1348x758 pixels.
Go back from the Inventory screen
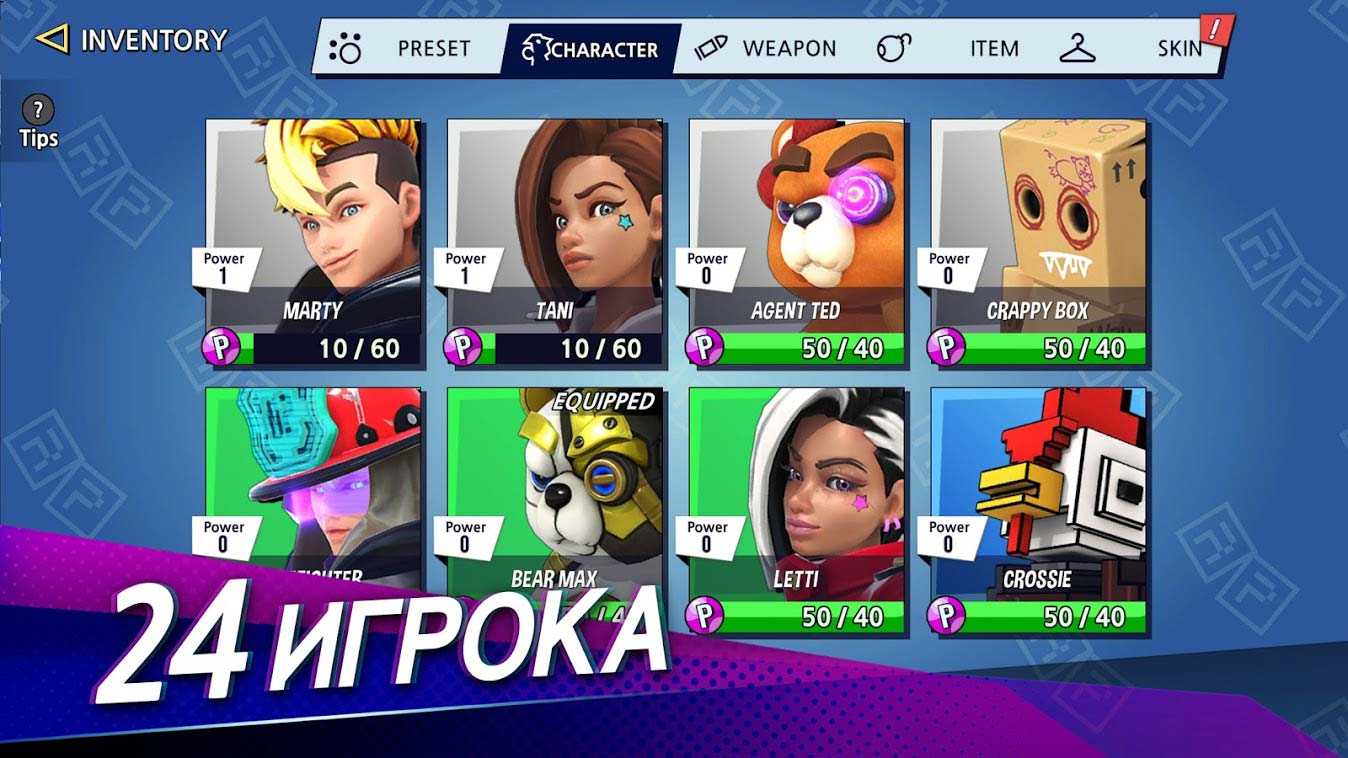click(x=52, y=40)
